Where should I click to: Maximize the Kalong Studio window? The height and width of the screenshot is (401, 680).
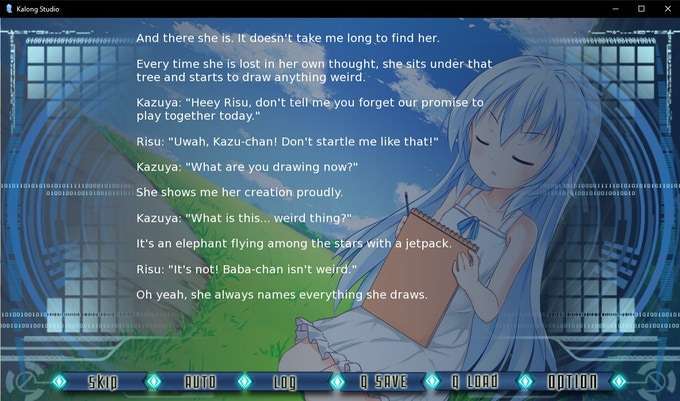tap(640, 8)
